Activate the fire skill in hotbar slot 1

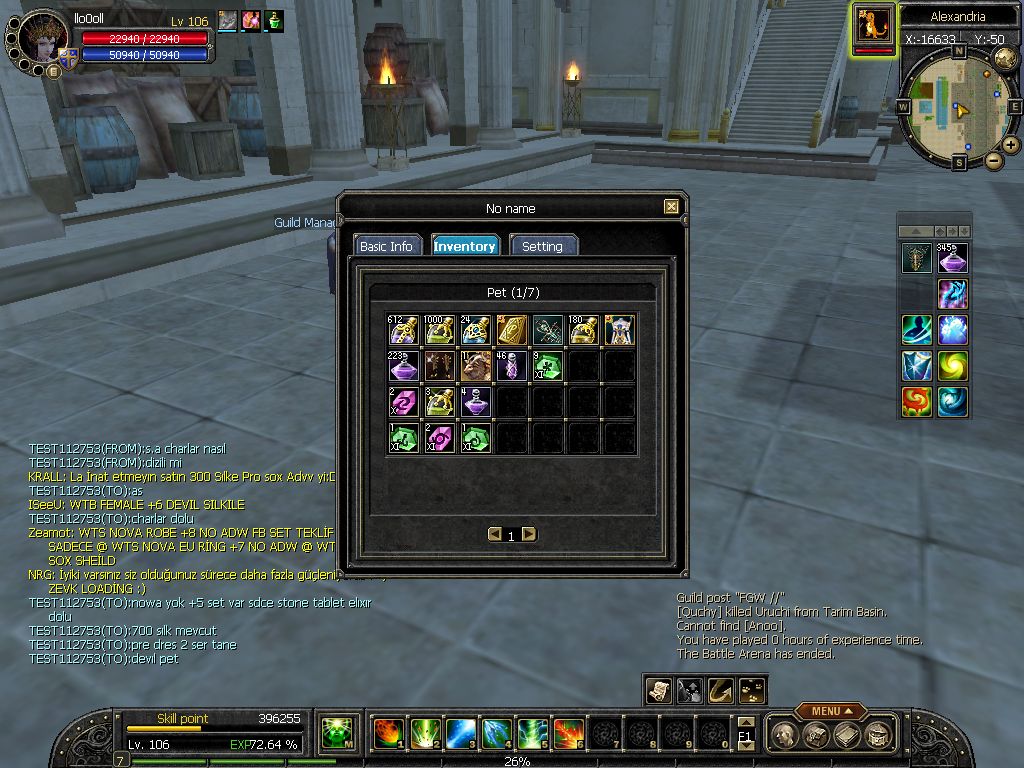387,734
